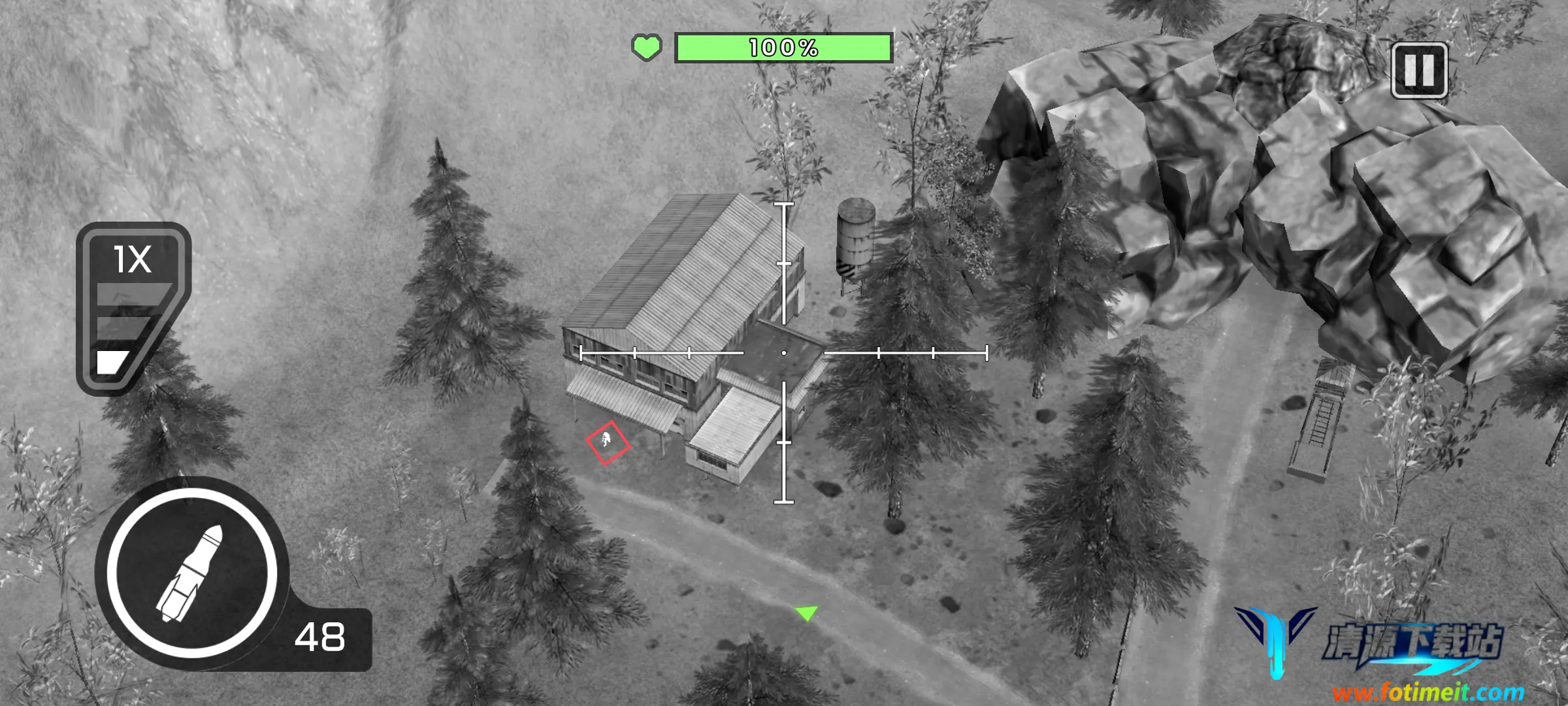Image resolution: width=1568 pixels, height=706 pixels.
Task: Fire the missile weapon button
Action: [192, 573]
